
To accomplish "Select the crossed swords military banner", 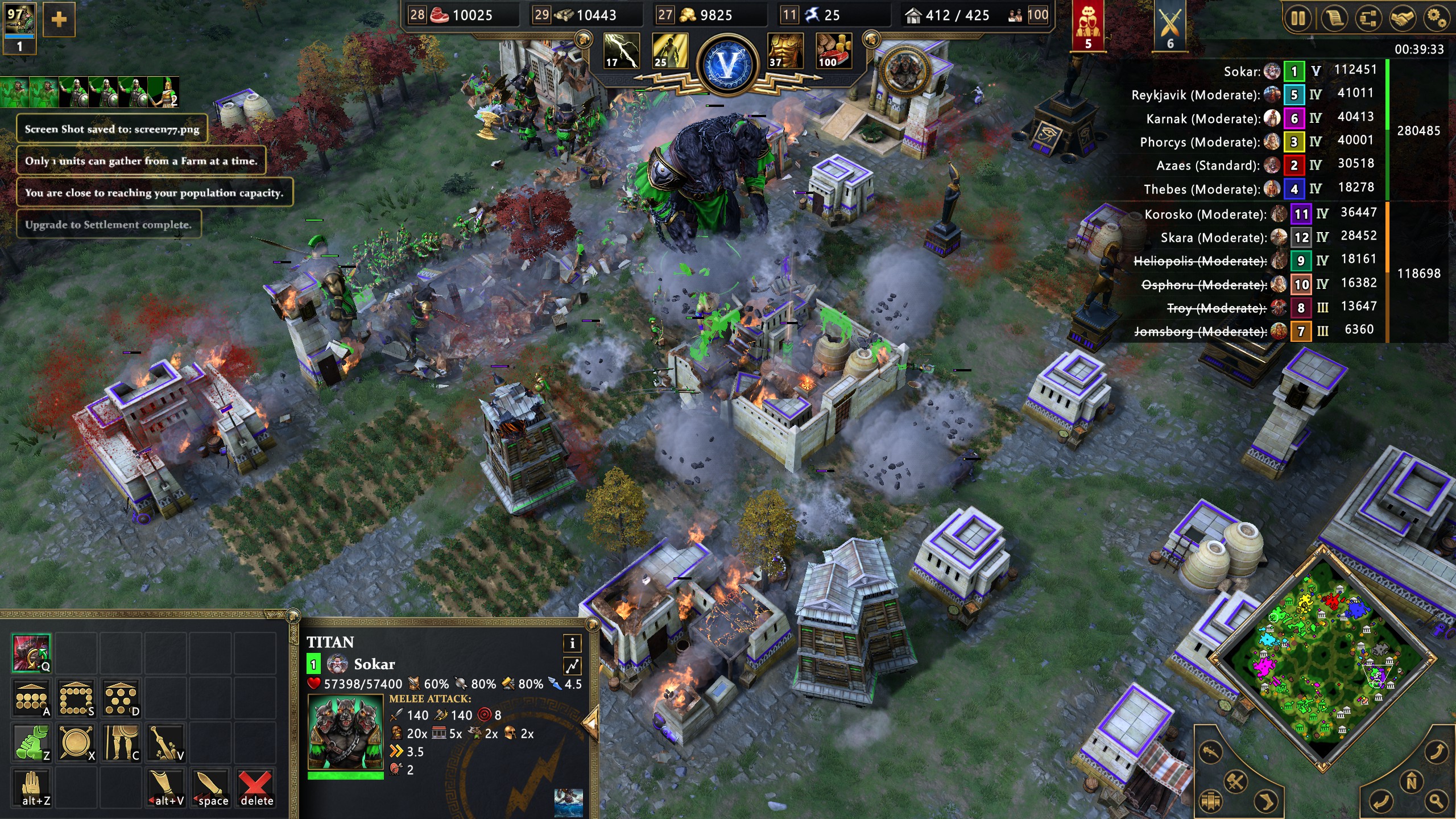I will (x=1170, y=26).
